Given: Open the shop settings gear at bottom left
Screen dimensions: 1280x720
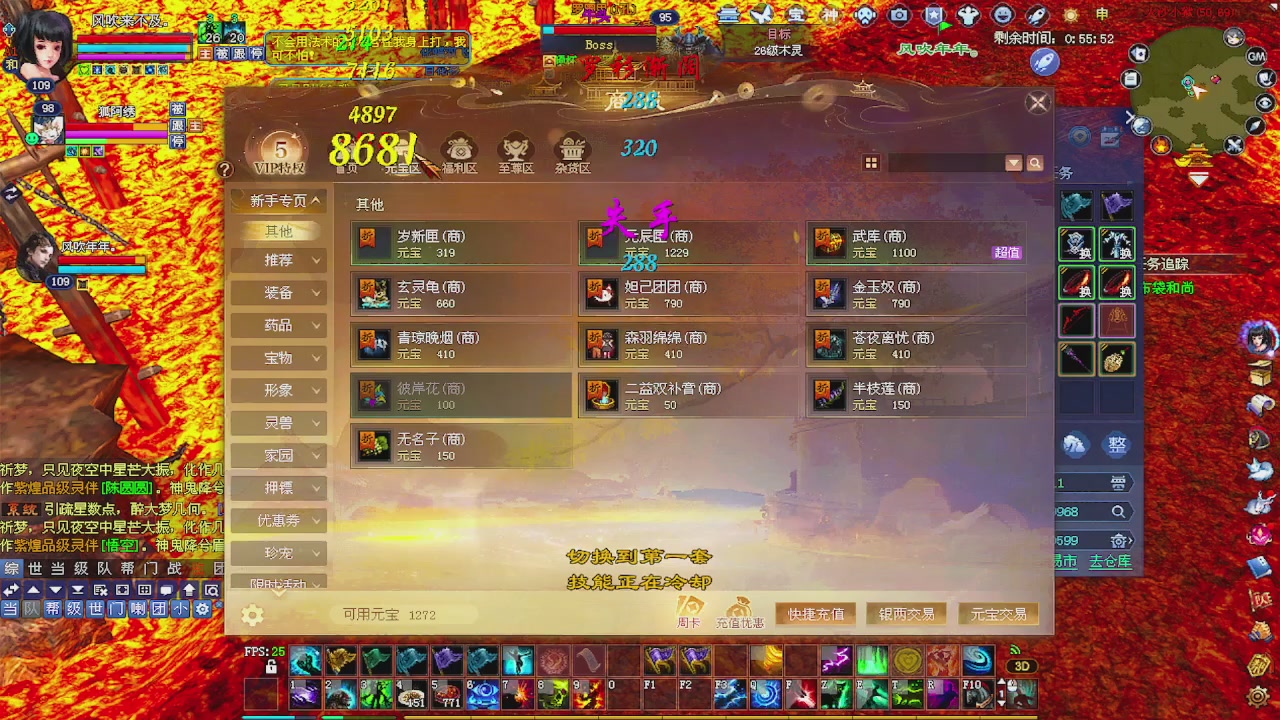Looking at the screenshot, I should (x=252, y=616).
